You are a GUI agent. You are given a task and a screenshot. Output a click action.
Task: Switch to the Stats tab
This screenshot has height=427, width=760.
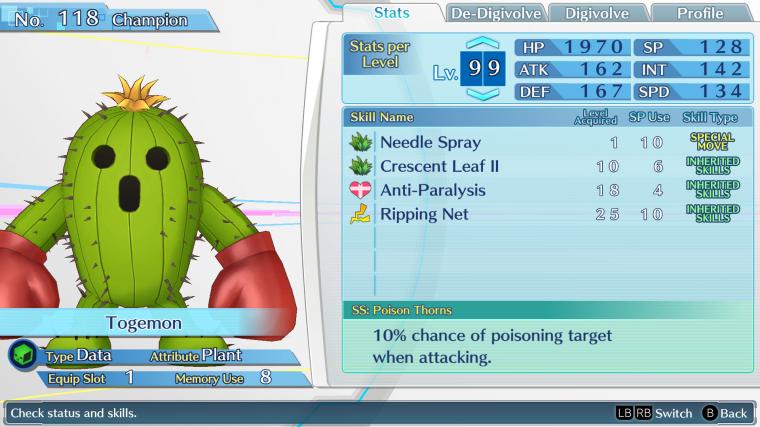coord(391,13)
